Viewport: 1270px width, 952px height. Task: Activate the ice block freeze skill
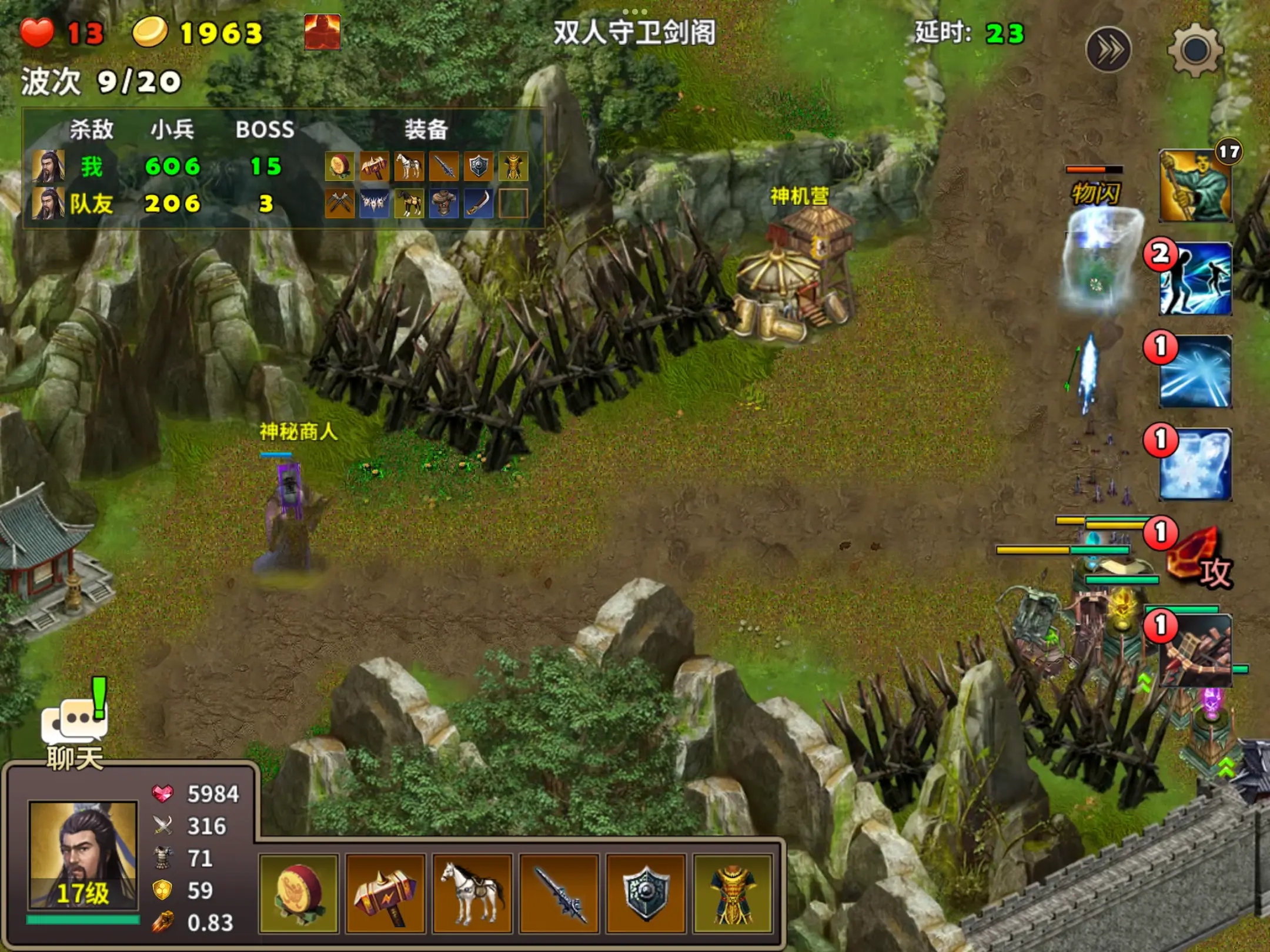[1195, 464]
